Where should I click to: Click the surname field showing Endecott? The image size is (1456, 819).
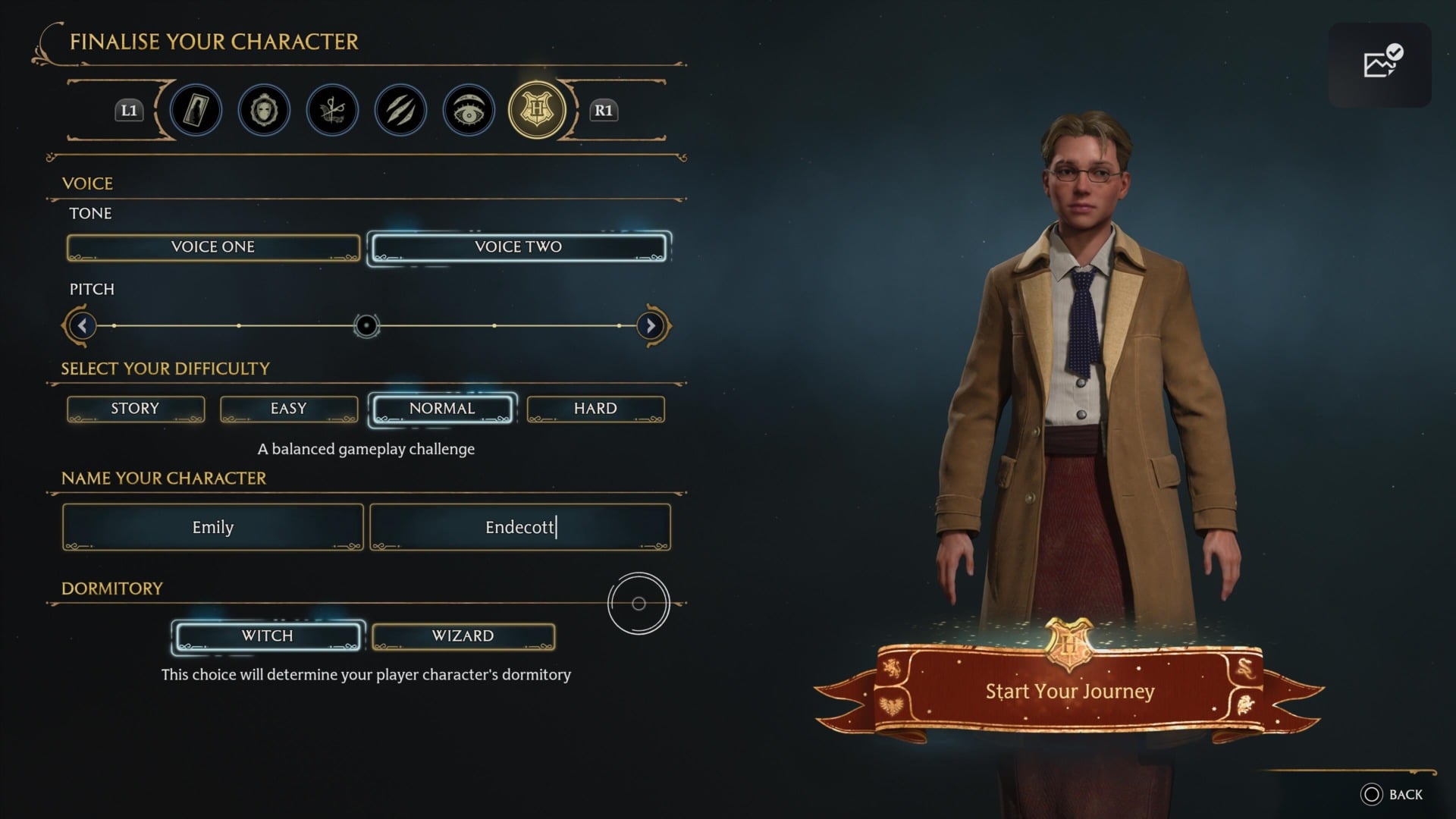(519, 526)
